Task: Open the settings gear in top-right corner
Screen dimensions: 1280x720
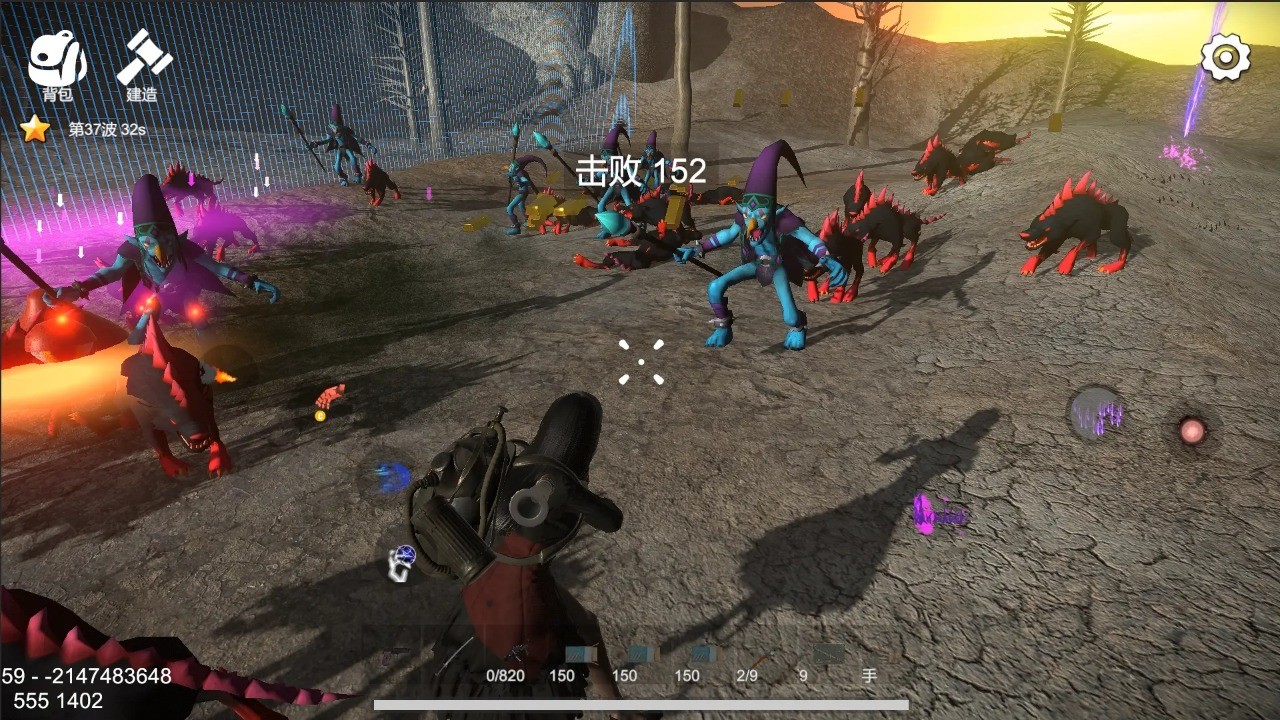Action: point(1227,58)
